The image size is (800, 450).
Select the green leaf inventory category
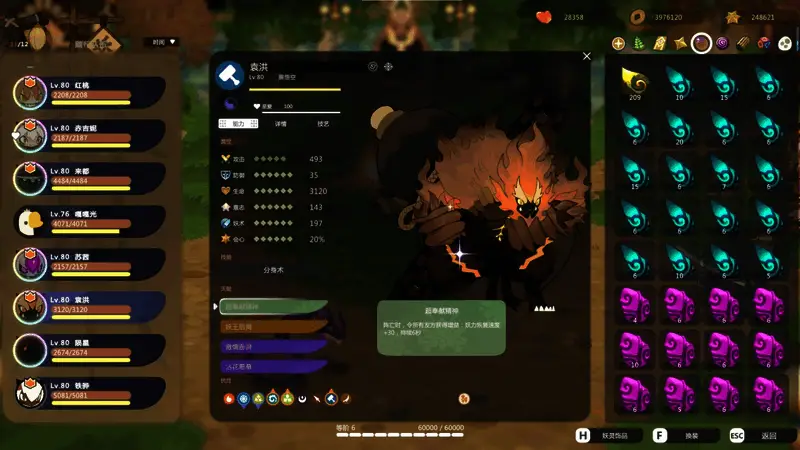pyautogui.click(x=638, y=43)
